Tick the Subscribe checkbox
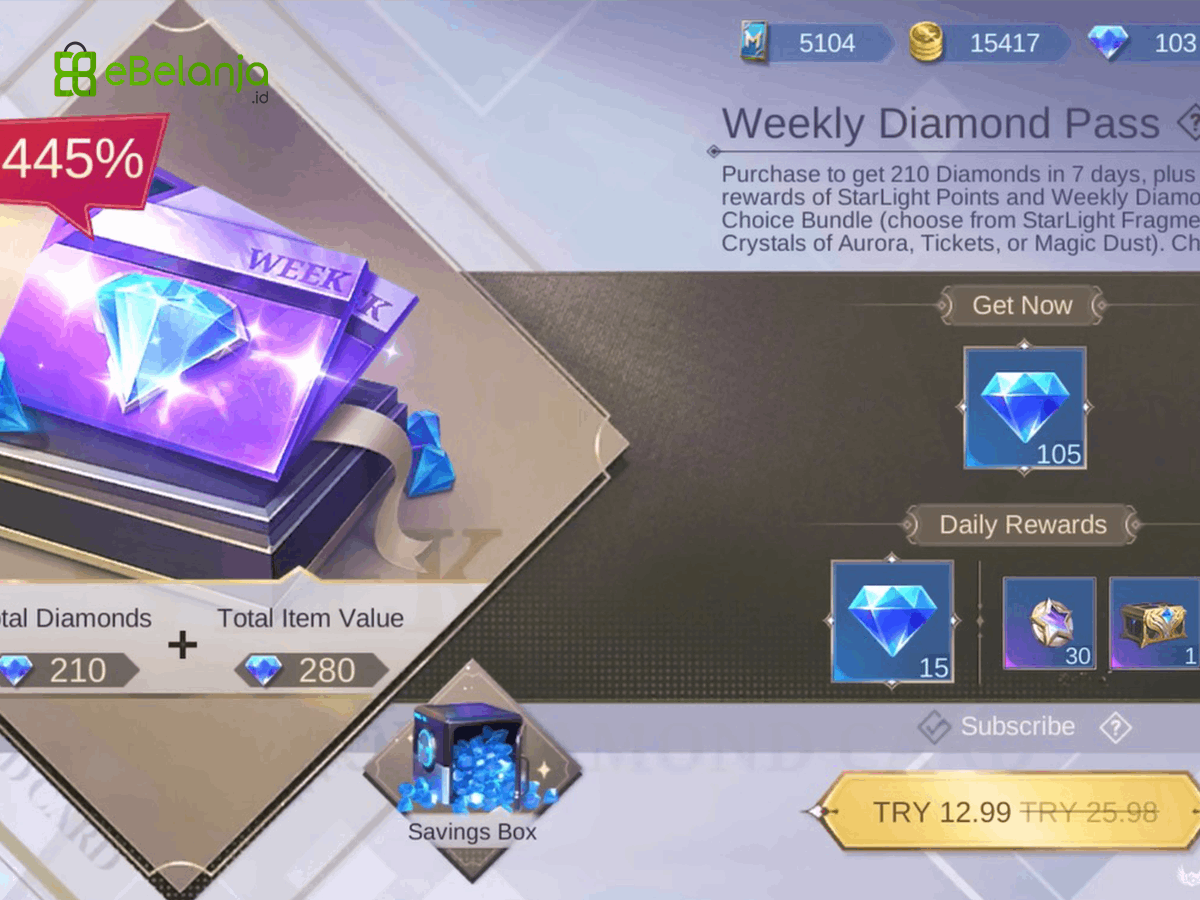The width and height of the screenshot is (1200, 900). [934, 727]
